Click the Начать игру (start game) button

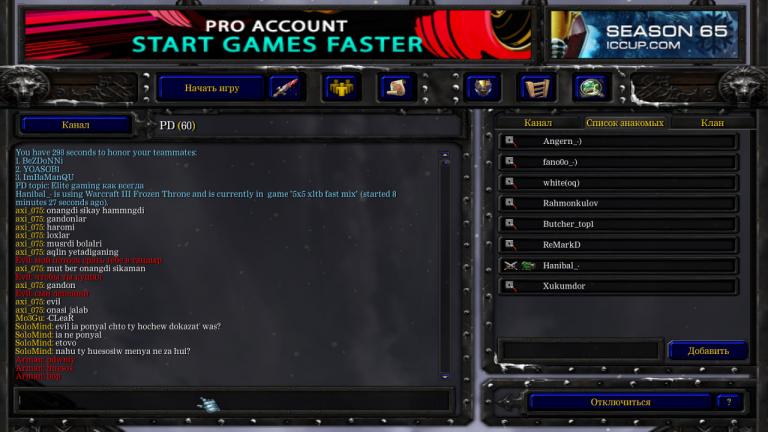[211, 88]
